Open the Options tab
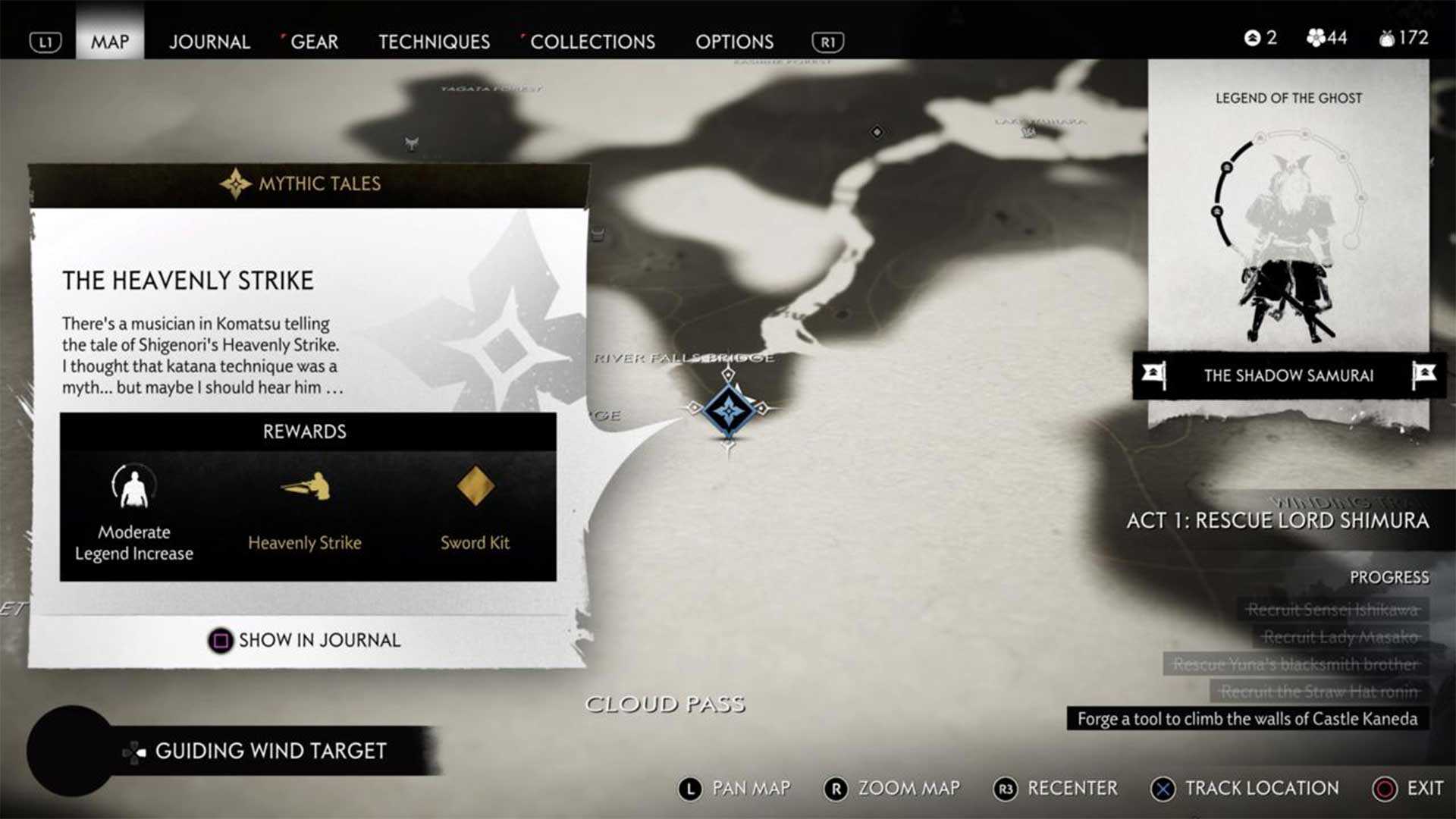The width and height of the screenshot is (1456, 819). click(x=734, y=42)
